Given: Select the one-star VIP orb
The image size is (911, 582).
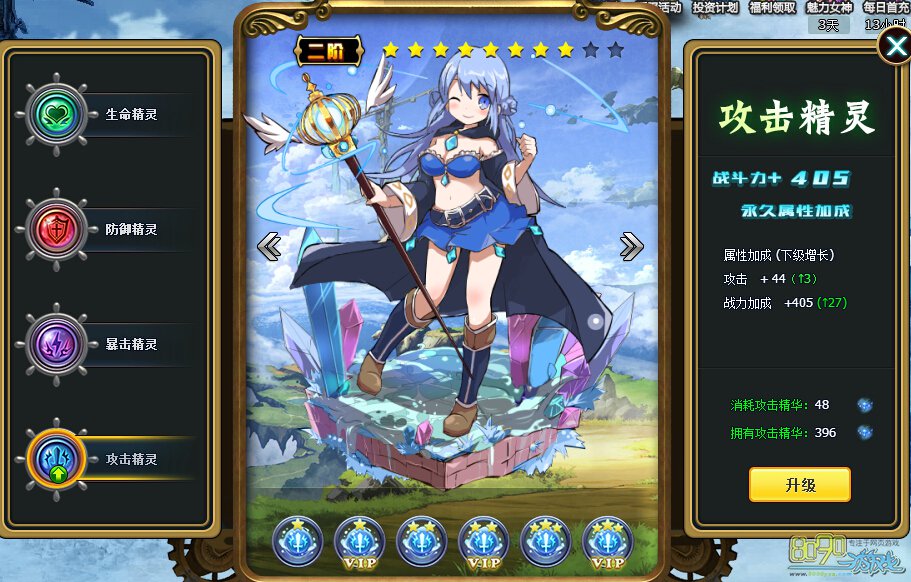Looking at the screenshot, I should (359, 540).
